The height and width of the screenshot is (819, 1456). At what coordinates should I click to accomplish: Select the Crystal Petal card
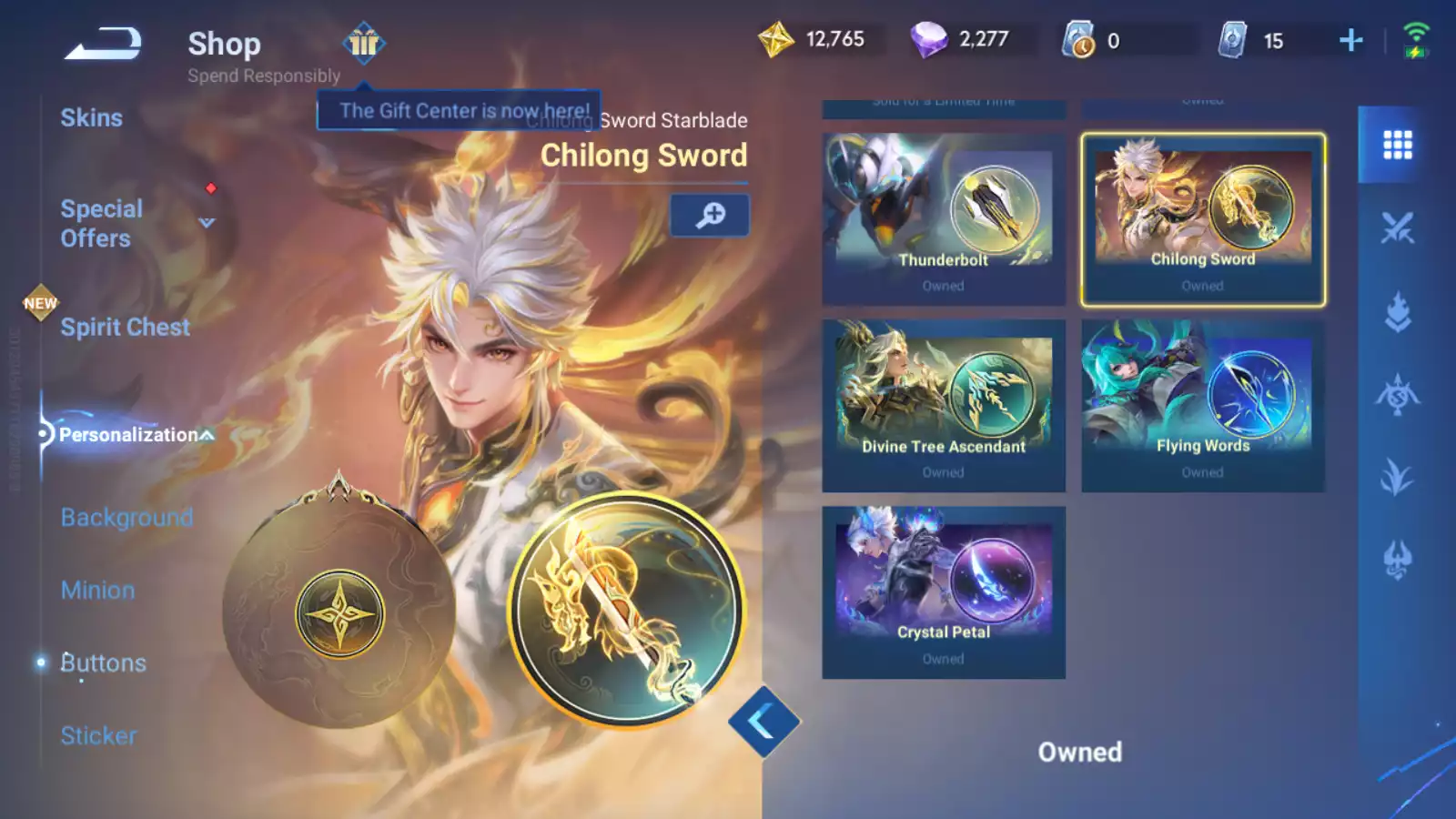[x=943, y=592]
